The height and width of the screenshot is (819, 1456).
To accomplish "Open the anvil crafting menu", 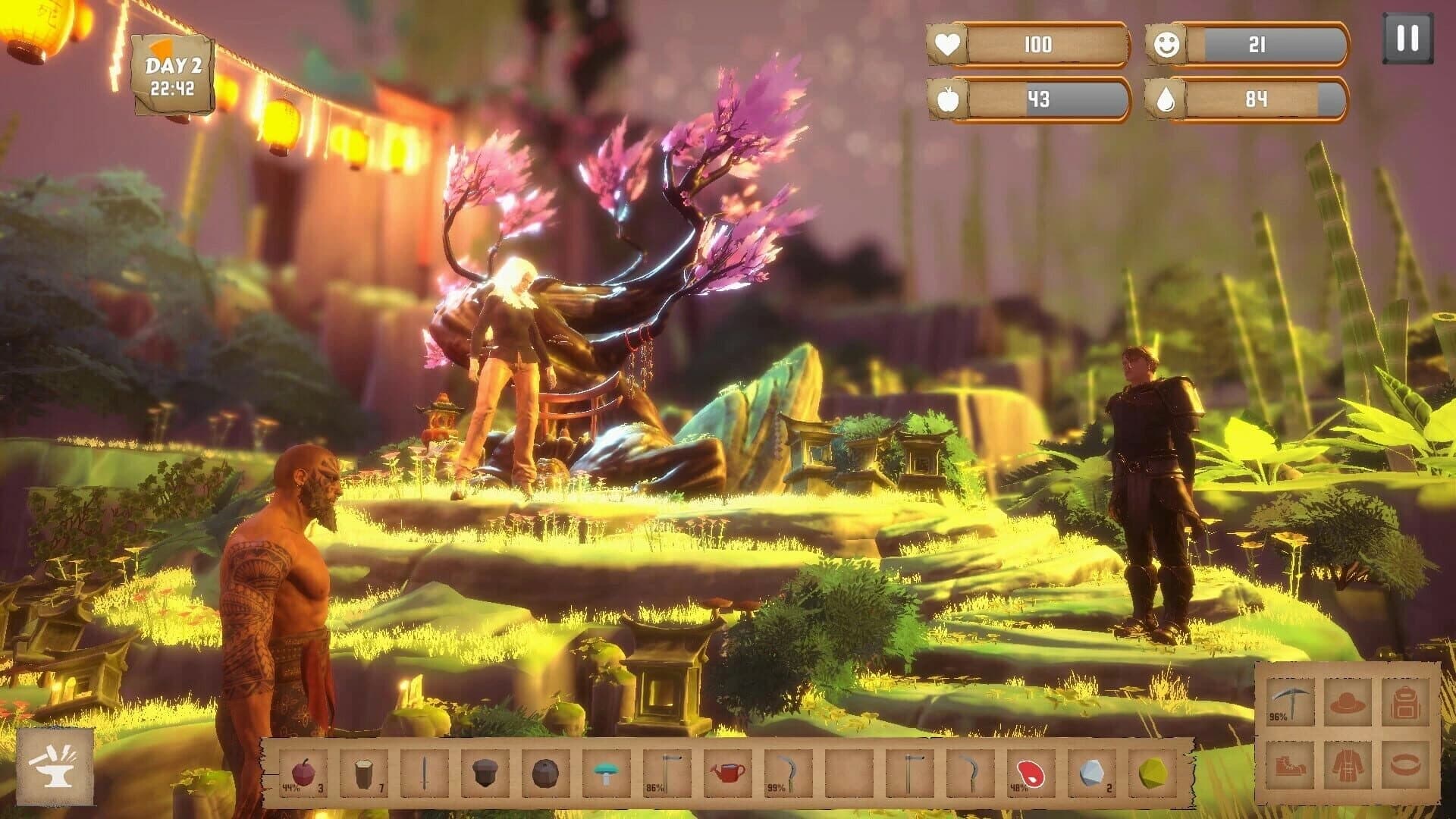I will (x=53, y=768).
